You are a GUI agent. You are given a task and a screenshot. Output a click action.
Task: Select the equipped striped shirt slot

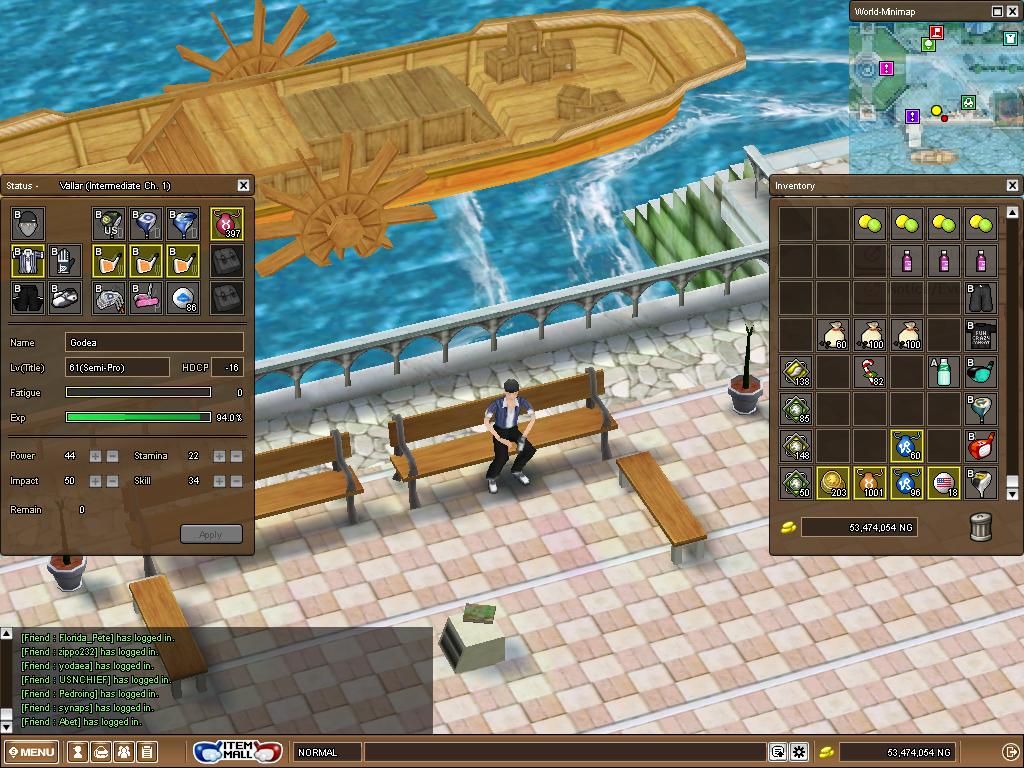pyautogui.click(x=28, y=261)
